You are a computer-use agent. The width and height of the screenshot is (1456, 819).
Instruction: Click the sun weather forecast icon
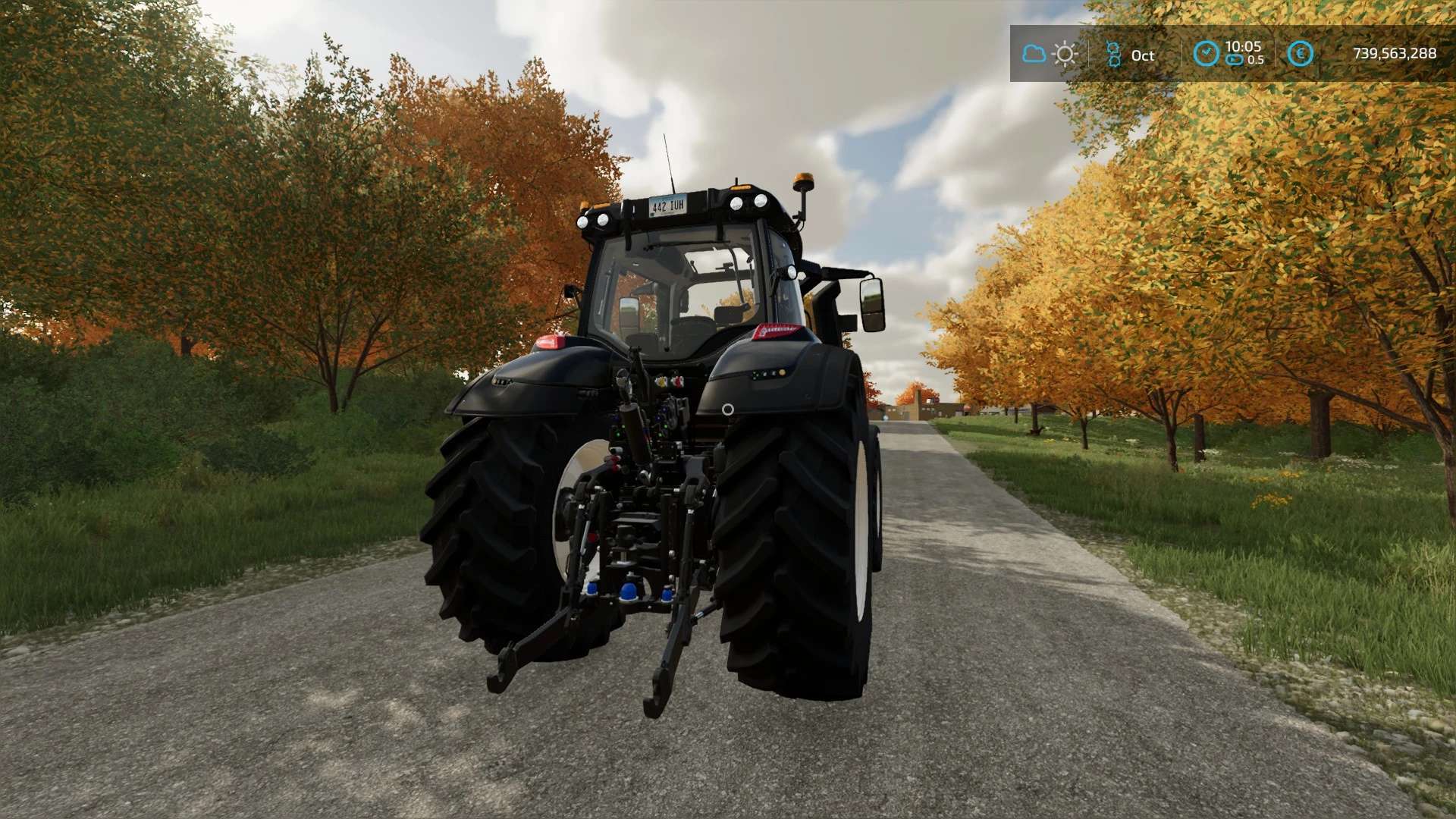point(1065,54)
